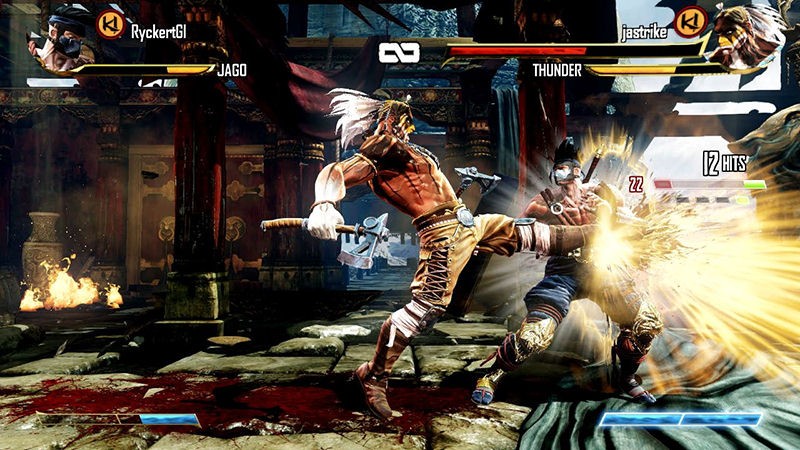Select the KI emblem beside jastrike
The width and height of the screenshot is (800, 450).
tap(688, 22)
